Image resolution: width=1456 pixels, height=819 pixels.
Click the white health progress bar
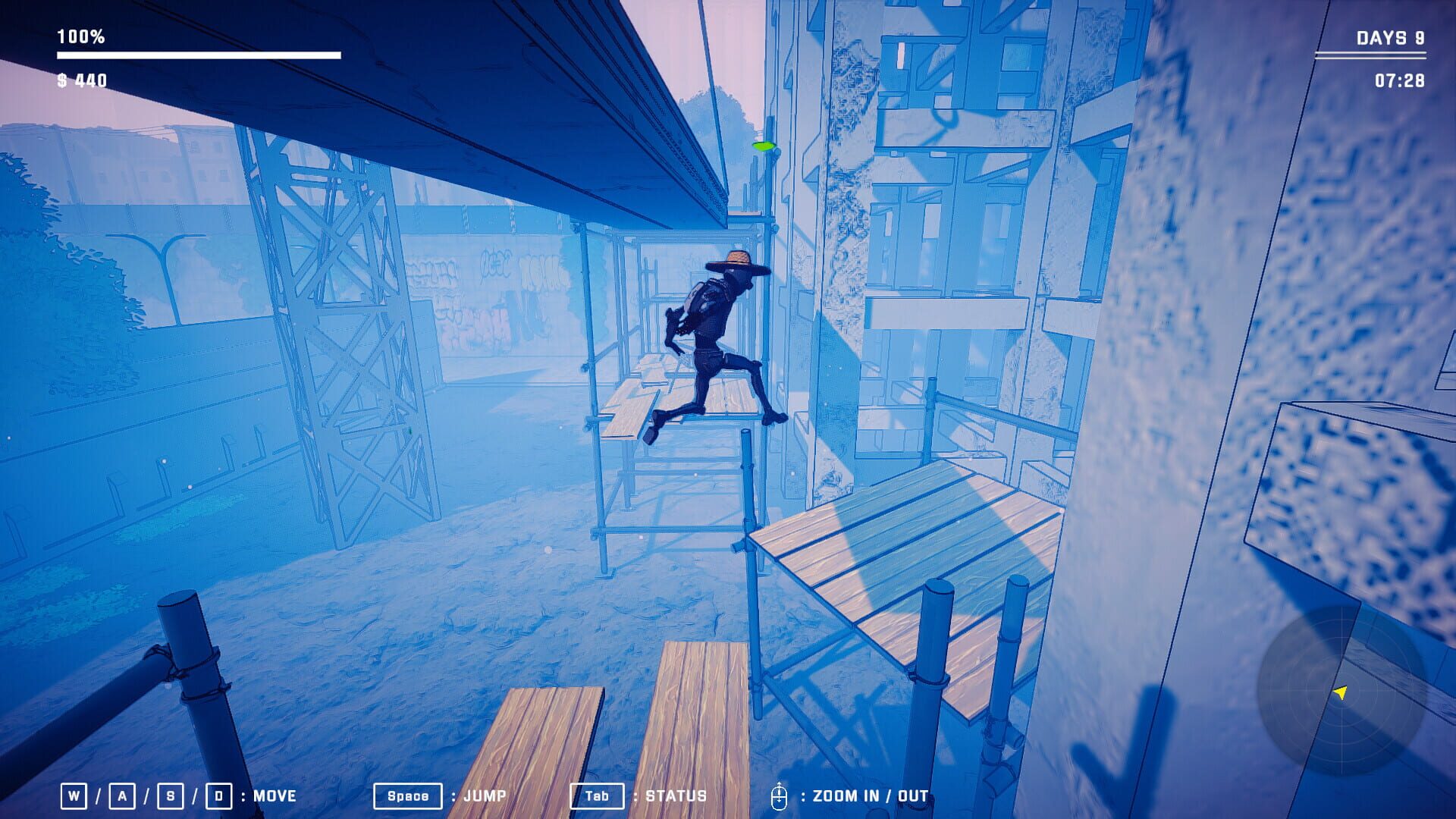197,55
